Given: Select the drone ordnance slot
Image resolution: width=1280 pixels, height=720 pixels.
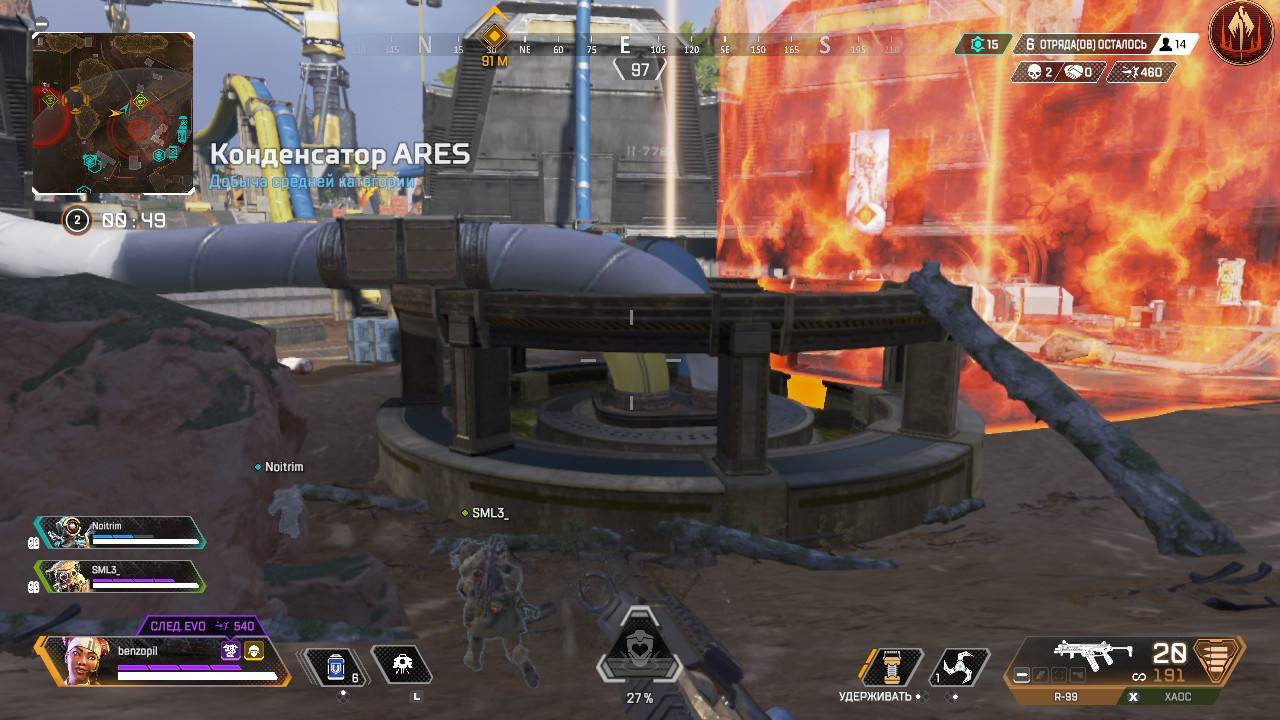Looking at the screenshot, I should [402, 664].
